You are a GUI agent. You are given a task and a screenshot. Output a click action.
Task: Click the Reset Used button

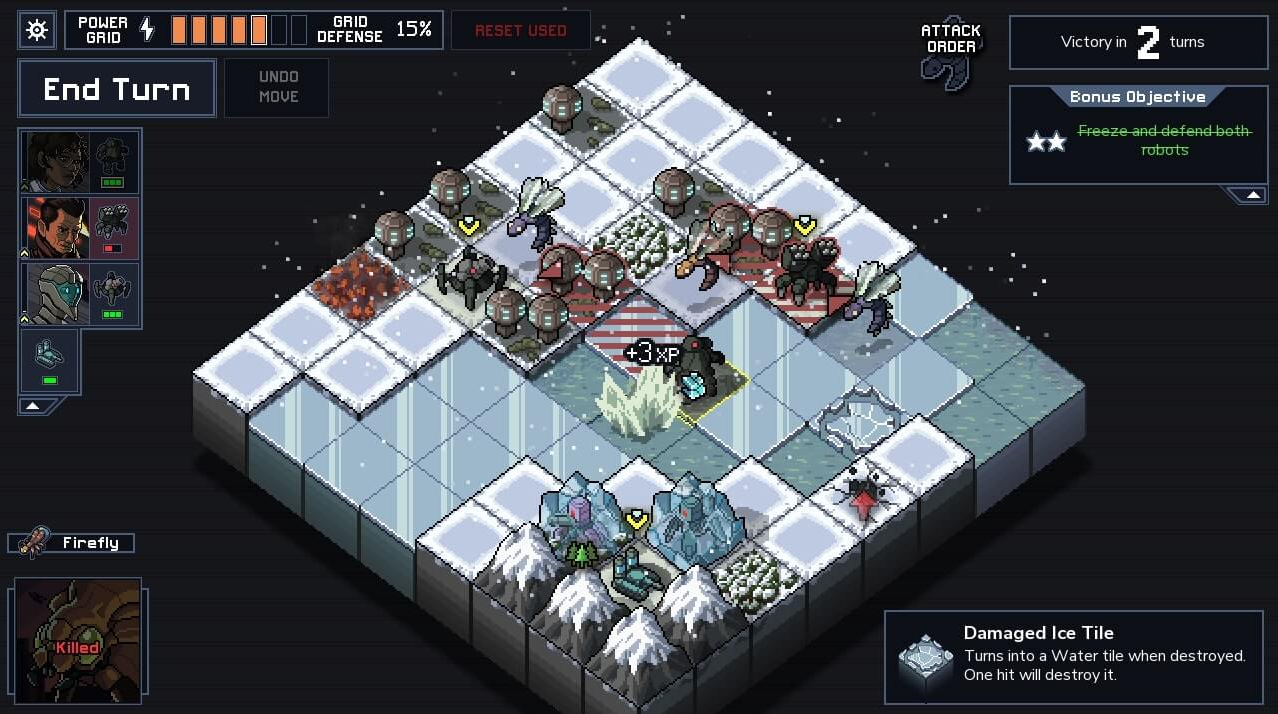click(x=520, y=30)
